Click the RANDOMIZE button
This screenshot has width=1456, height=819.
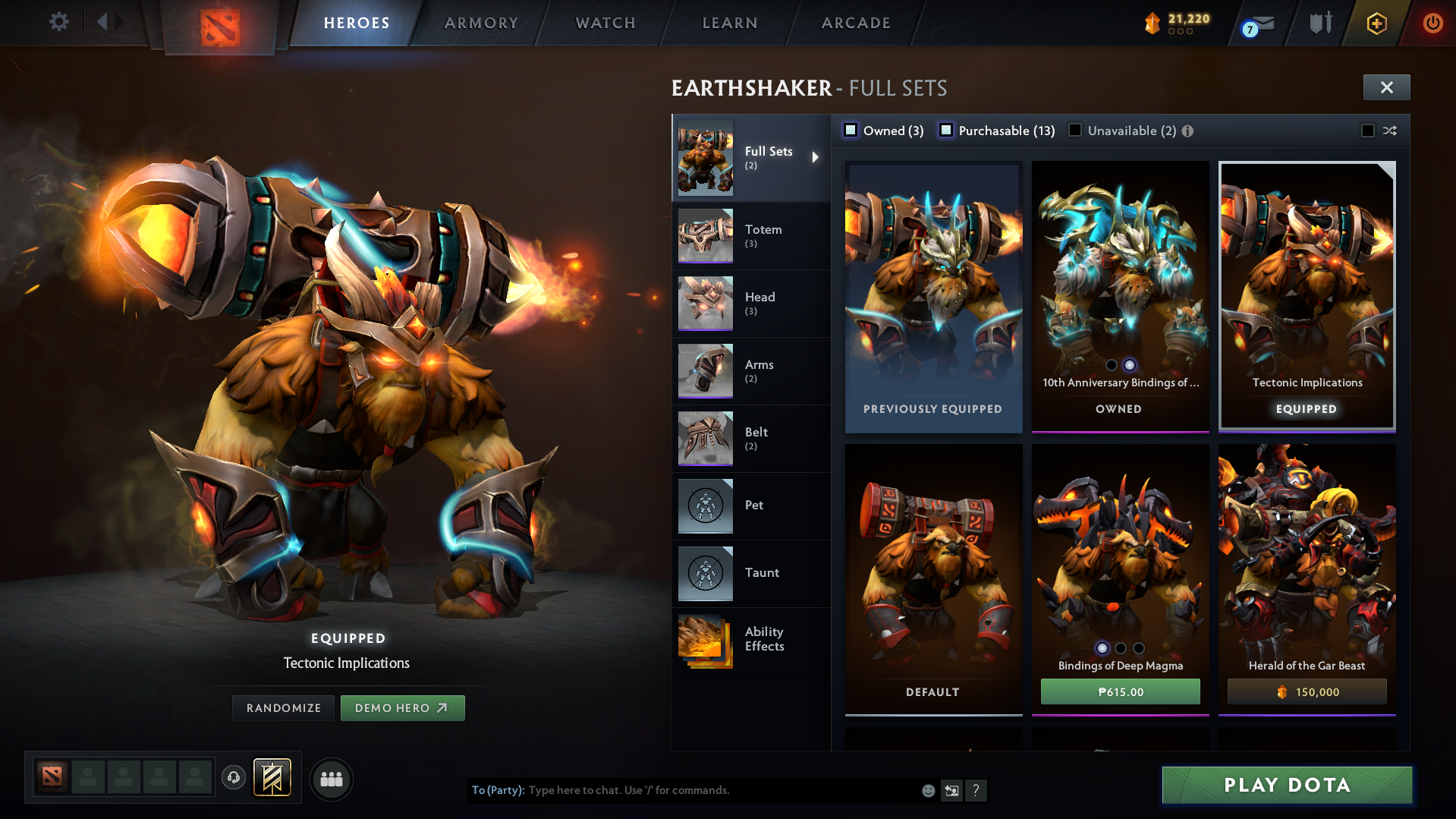pos(283,707)
